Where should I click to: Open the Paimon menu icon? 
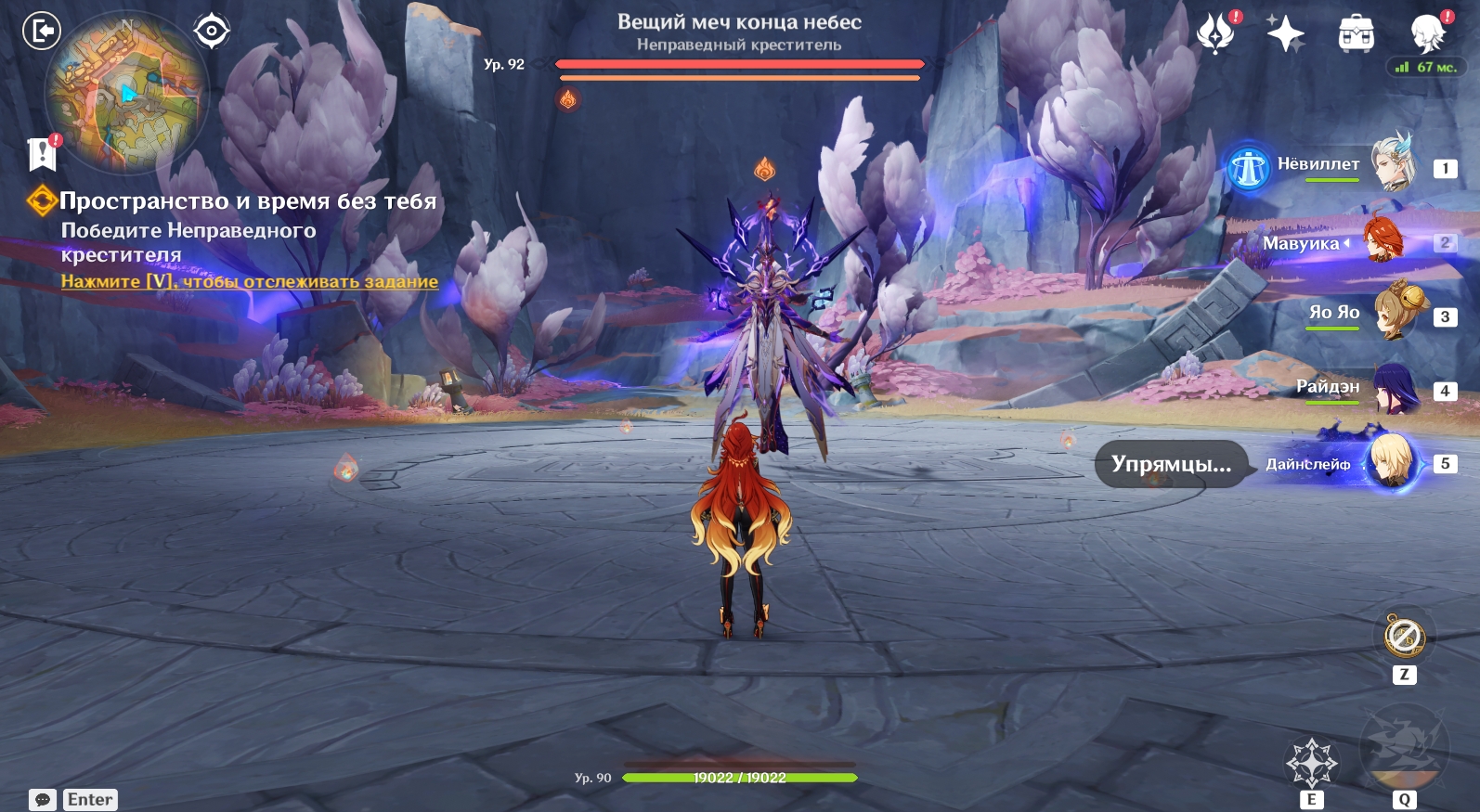tap(1428, 33)
